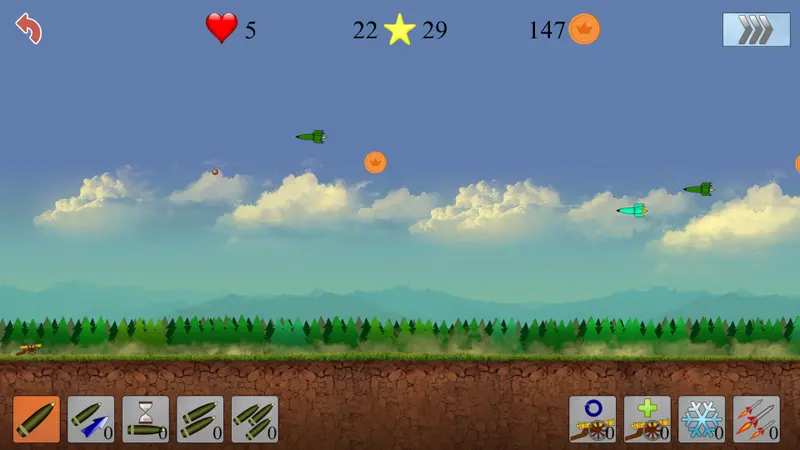The height and width of the screenshot is (450, 800).
Task: Activate the blue ring cannon power-up
Action: click(593, 419)
